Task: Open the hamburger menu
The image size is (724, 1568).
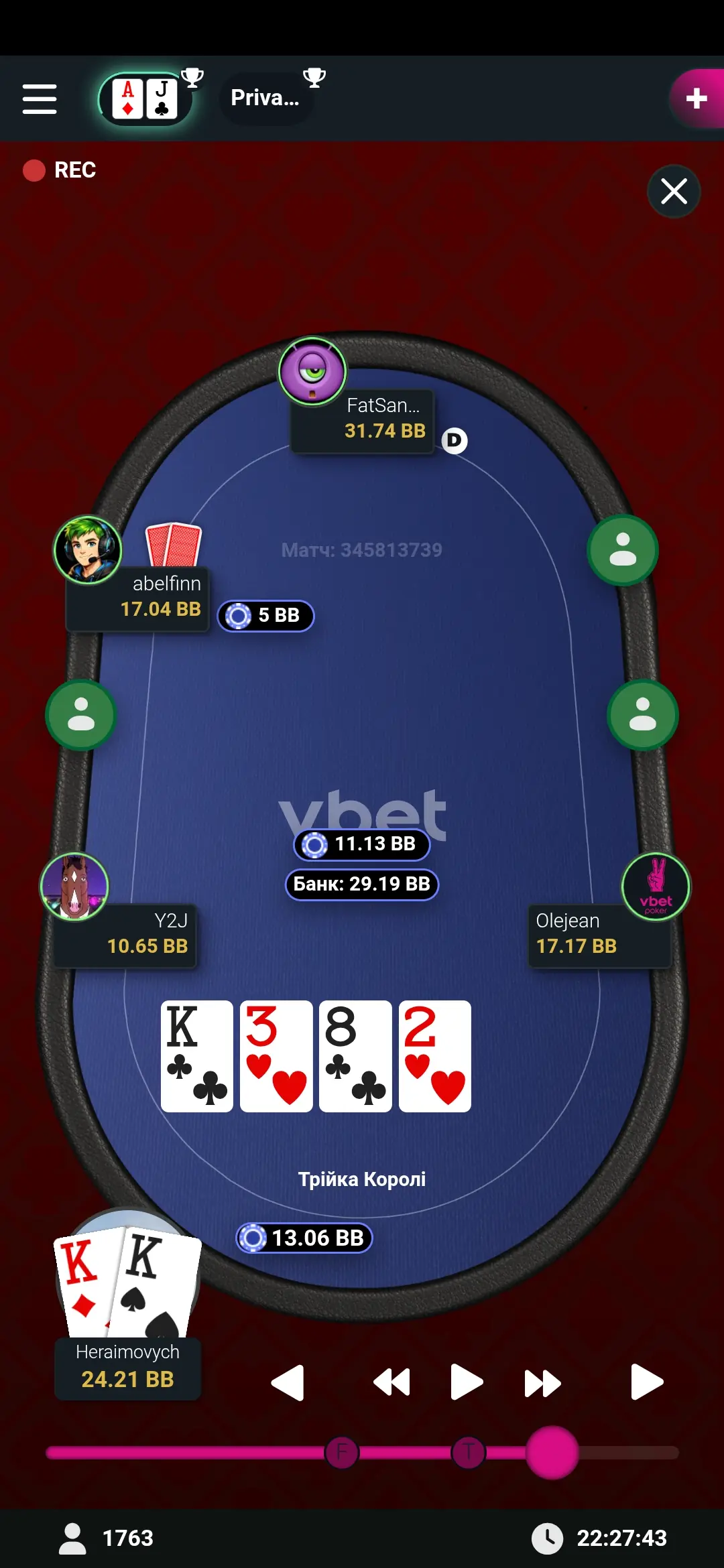Action: tap(40, 99)
